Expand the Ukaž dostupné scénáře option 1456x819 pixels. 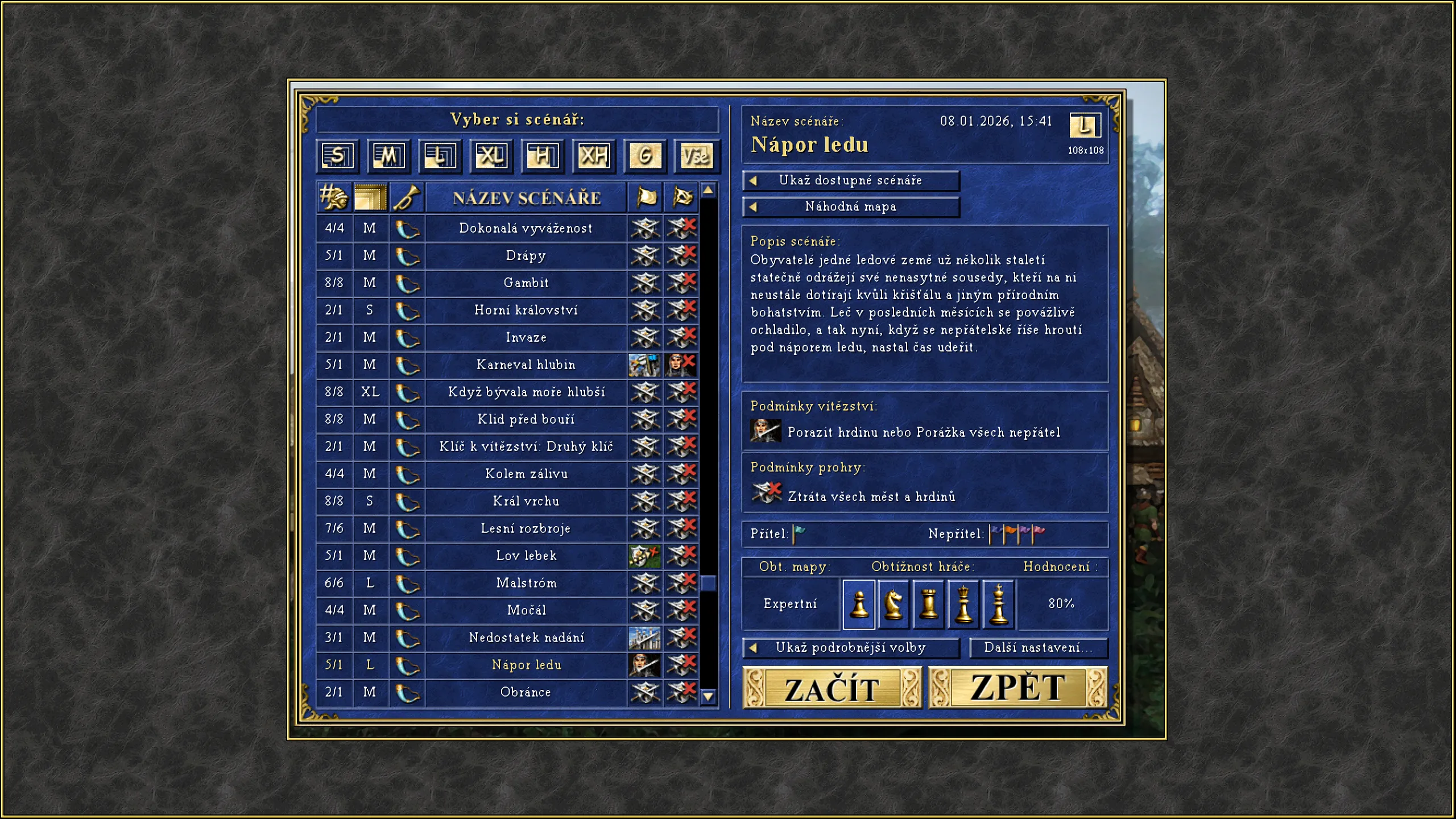click(850, 180)
